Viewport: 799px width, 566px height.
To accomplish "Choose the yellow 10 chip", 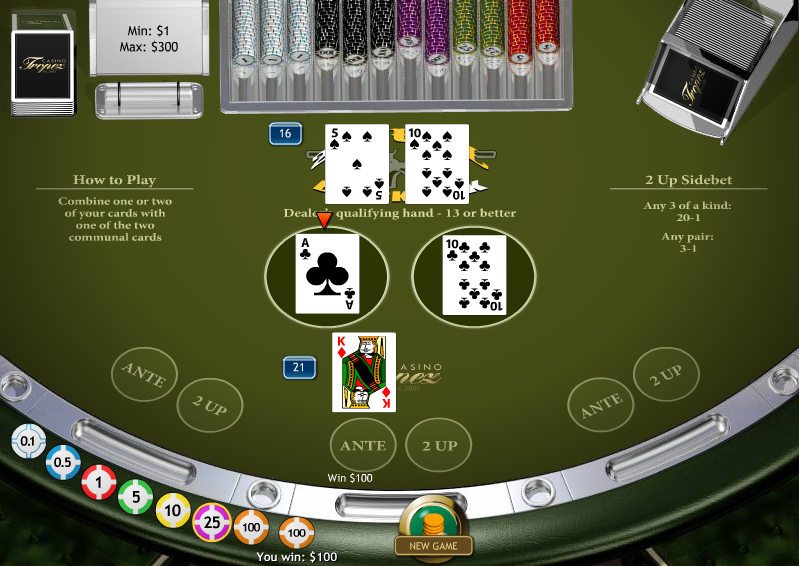I will [x=173, y=511].
